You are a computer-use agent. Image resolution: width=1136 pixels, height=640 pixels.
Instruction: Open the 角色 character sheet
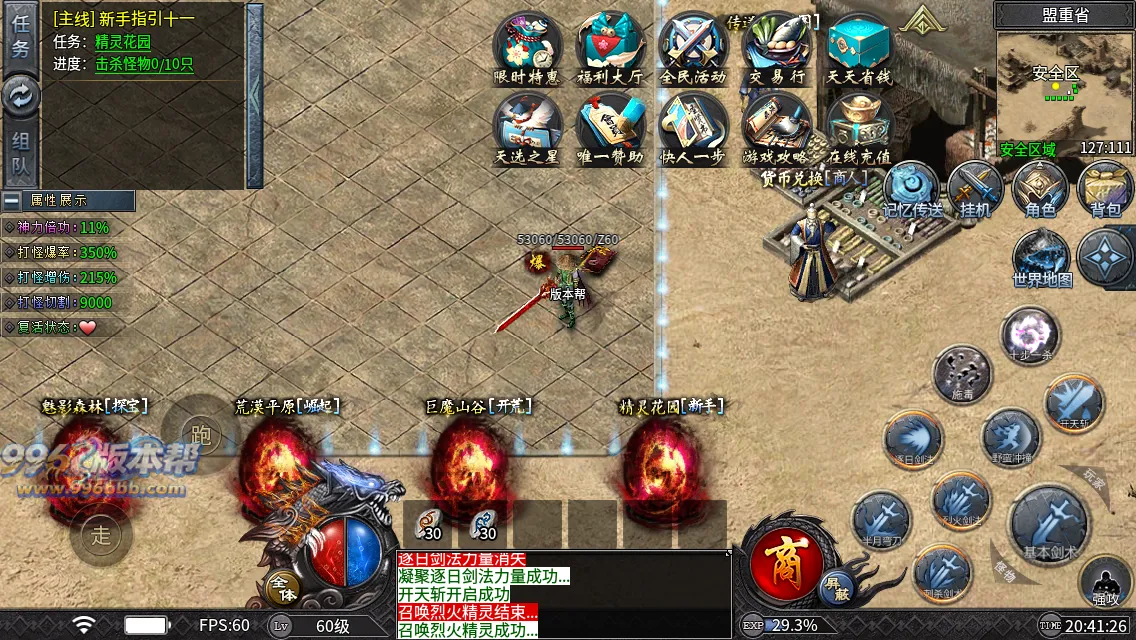coord(1040,188)
